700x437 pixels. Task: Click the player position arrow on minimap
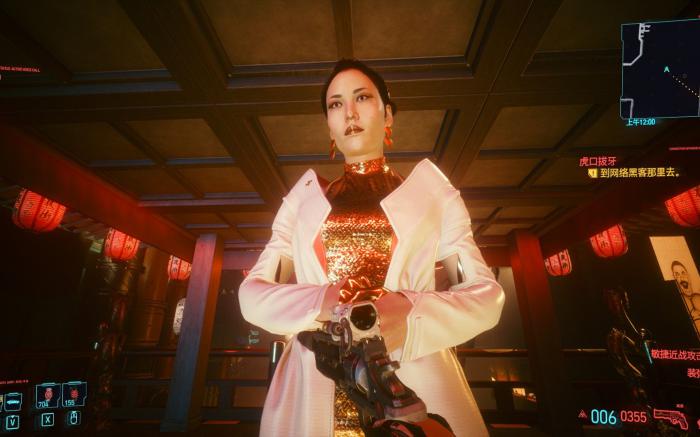tap(665, 70)
